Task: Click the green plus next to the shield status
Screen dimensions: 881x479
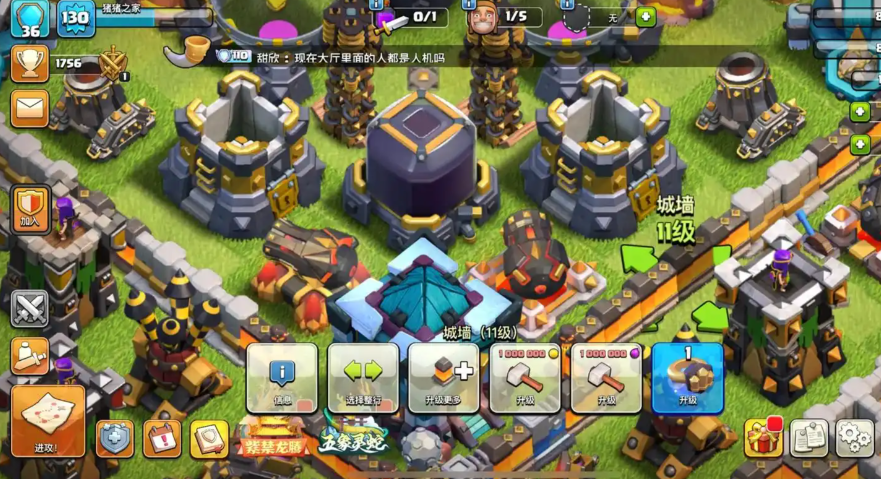Action: pos(646,17)
